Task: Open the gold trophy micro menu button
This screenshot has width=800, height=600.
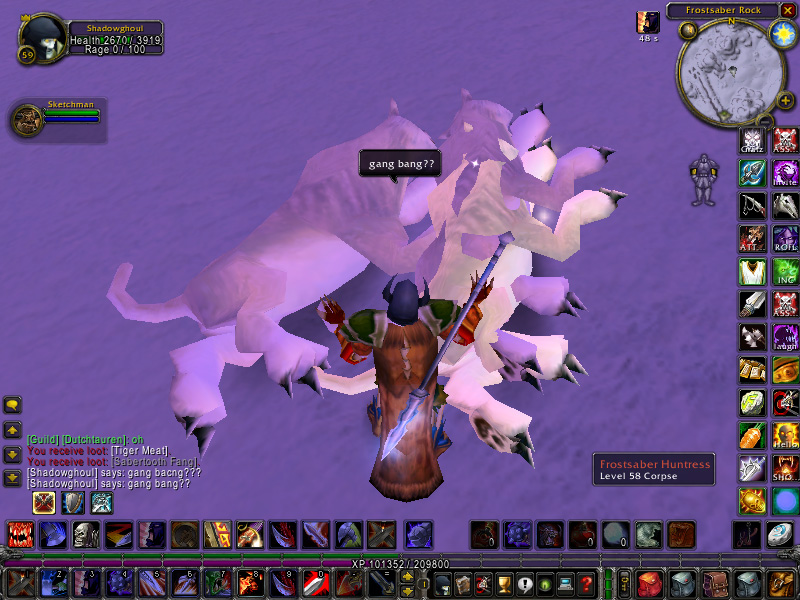Action: click(504, 582)
